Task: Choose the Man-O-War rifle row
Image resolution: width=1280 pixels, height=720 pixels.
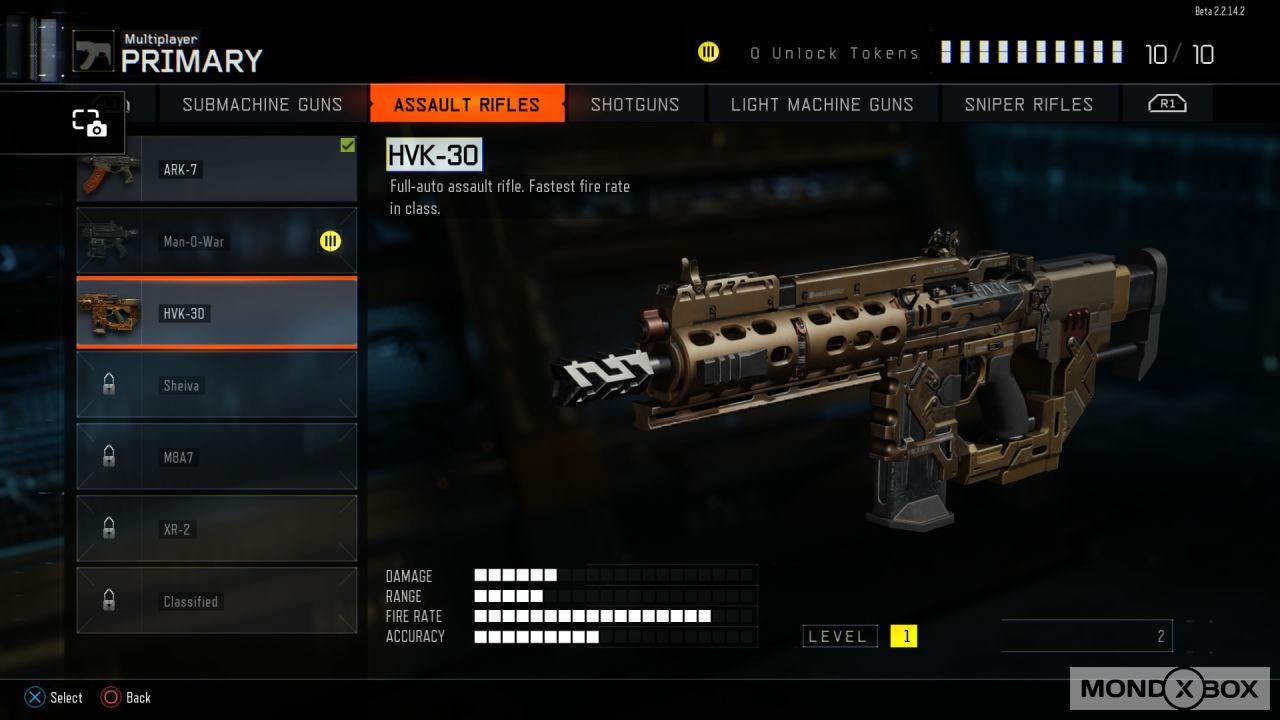Action: pos(217,241)
